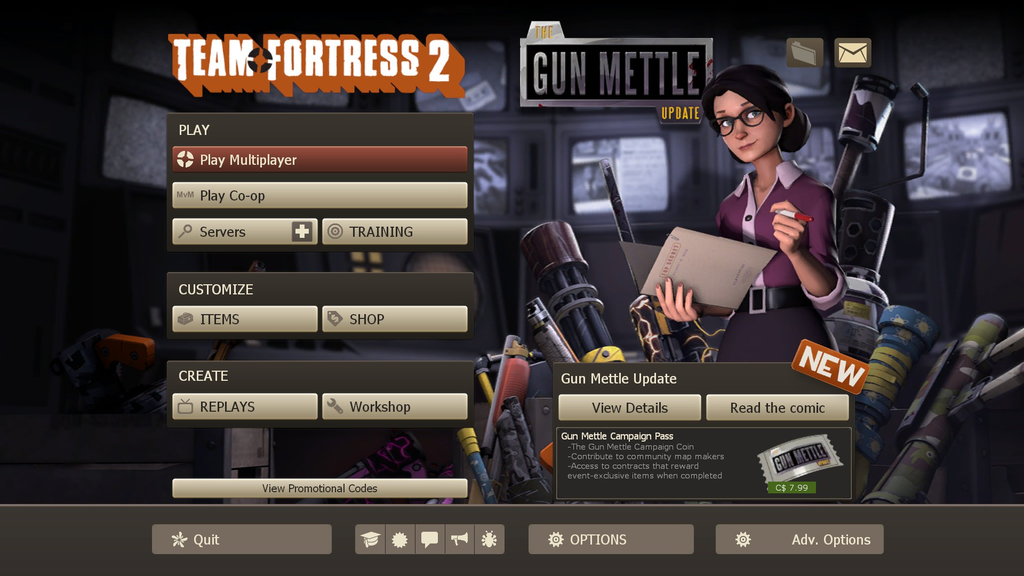The width and height of the screenshot is (1024, 576).
Task: Quit the game
Action: coord(241,540)
